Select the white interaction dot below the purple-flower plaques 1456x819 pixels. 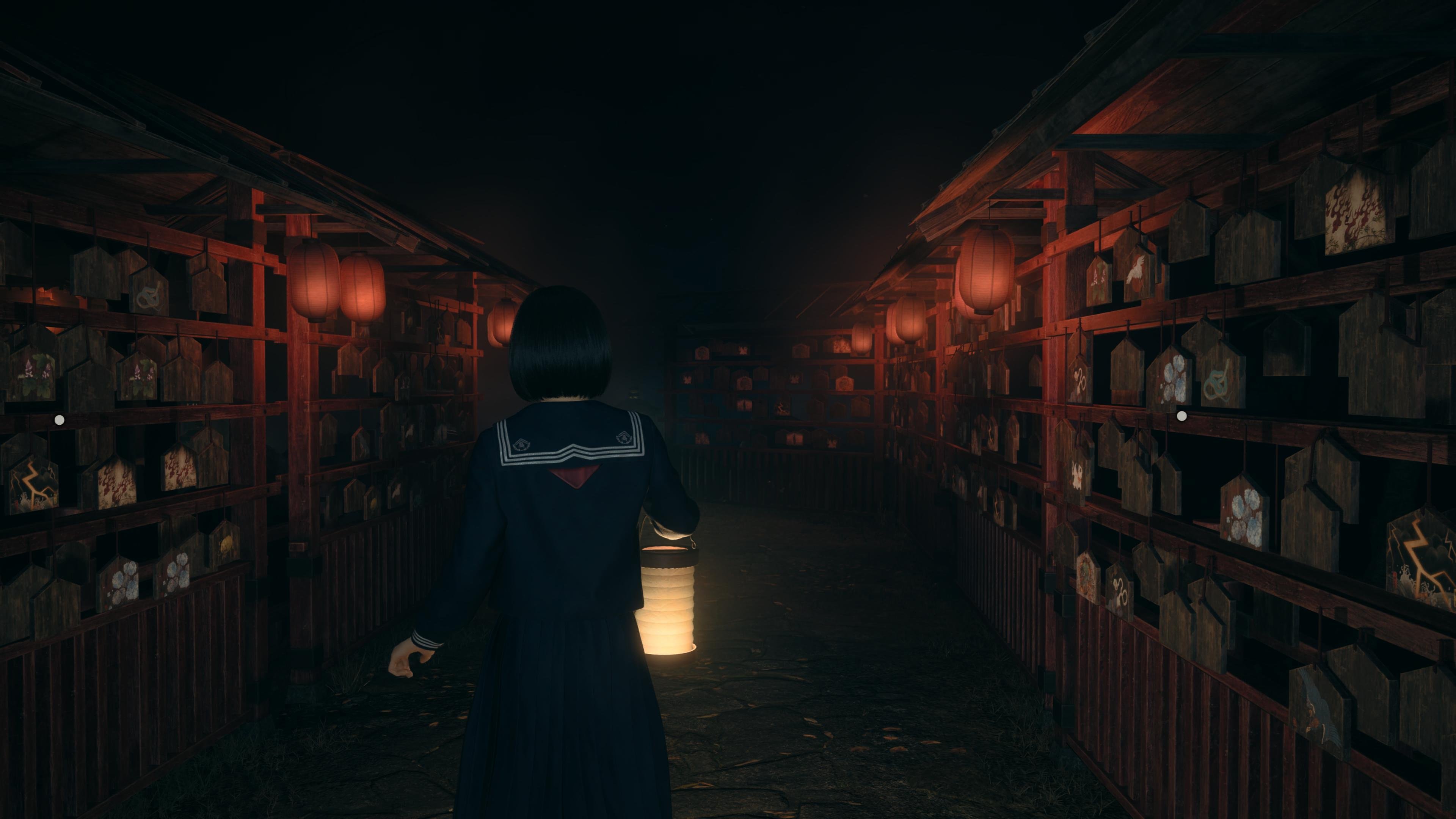click(x=60, y=419)
